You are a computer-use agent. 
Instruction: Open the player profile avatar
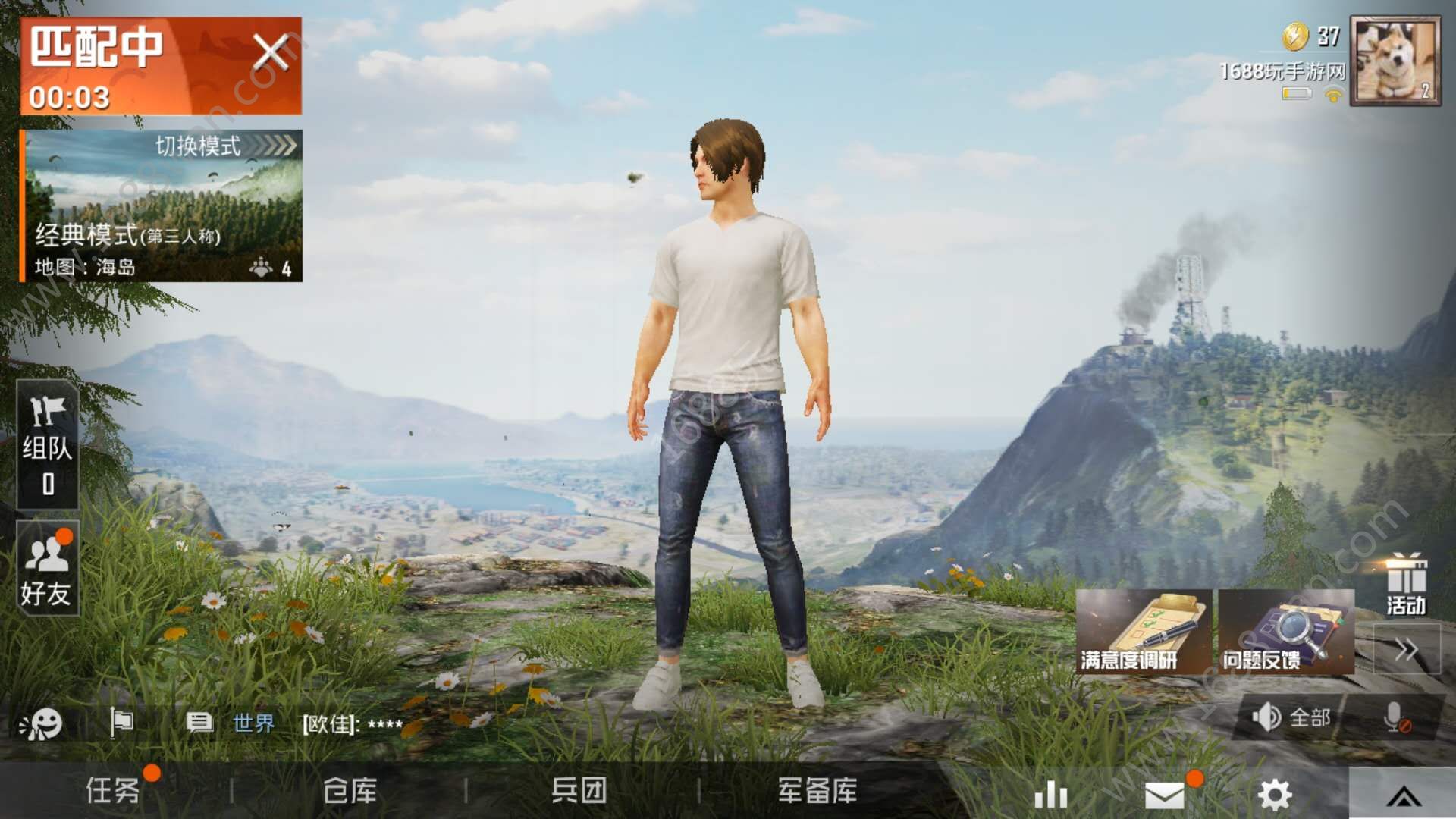pos(1395,61)
